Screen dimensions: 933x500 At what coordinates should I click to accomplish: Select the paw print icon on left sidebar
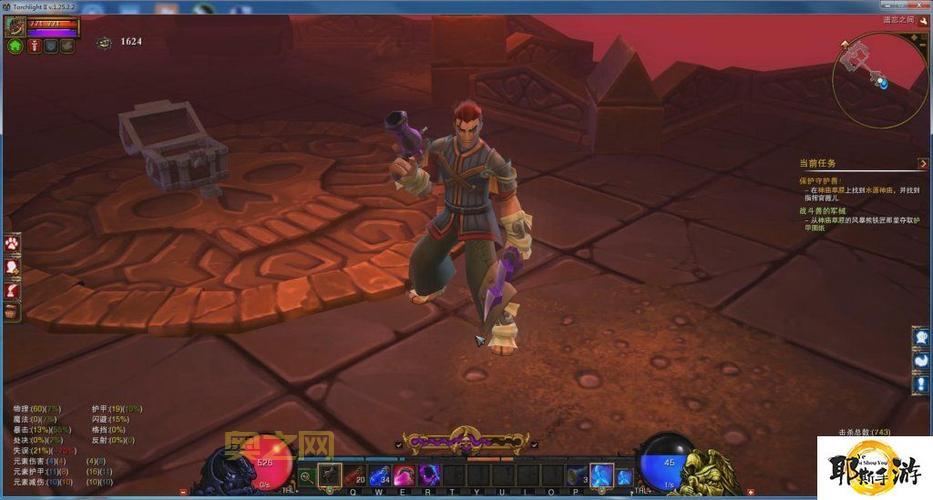coord(12,243)
